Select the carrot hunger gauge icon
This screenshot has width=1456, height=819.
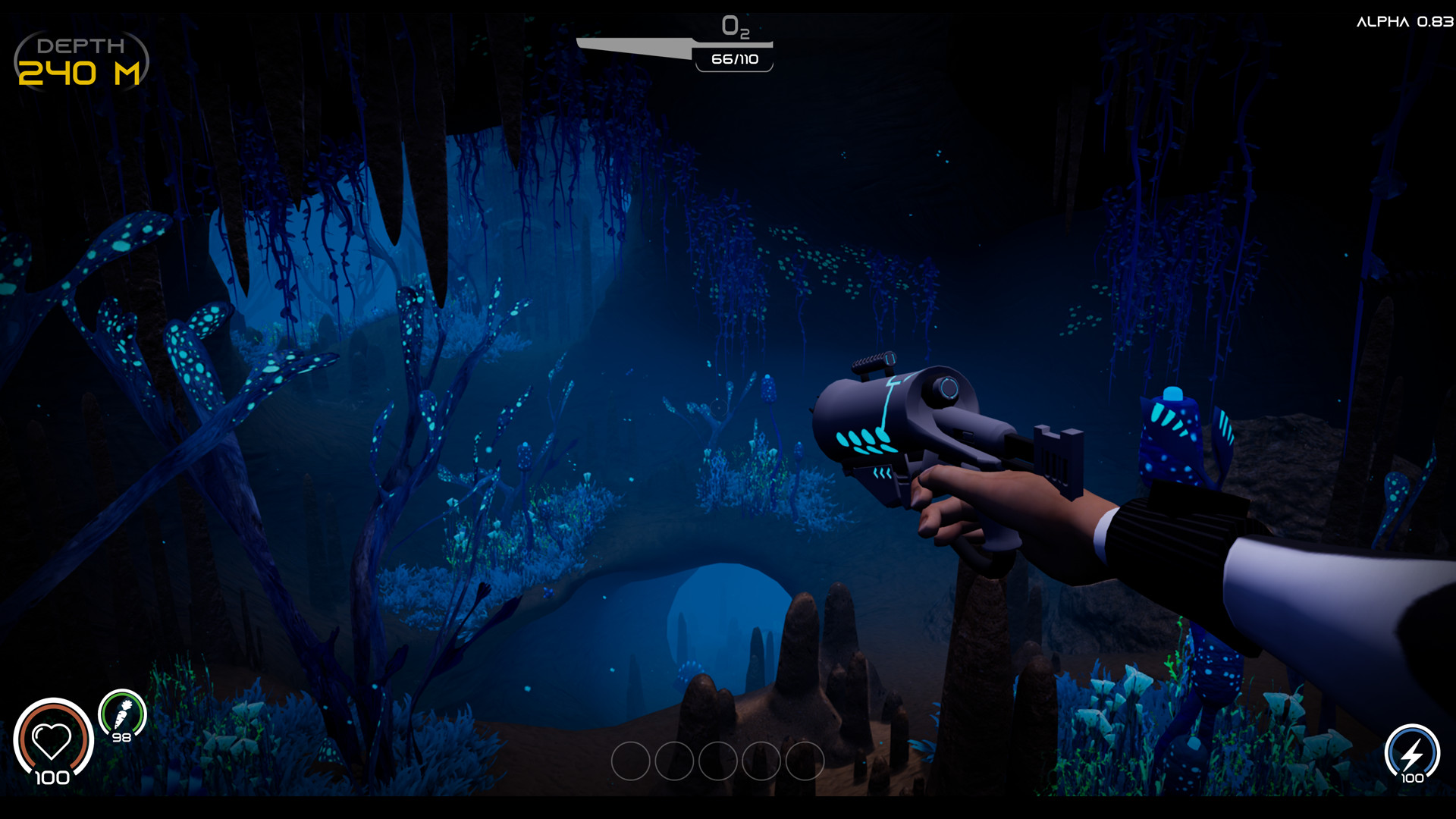[123, 714]
